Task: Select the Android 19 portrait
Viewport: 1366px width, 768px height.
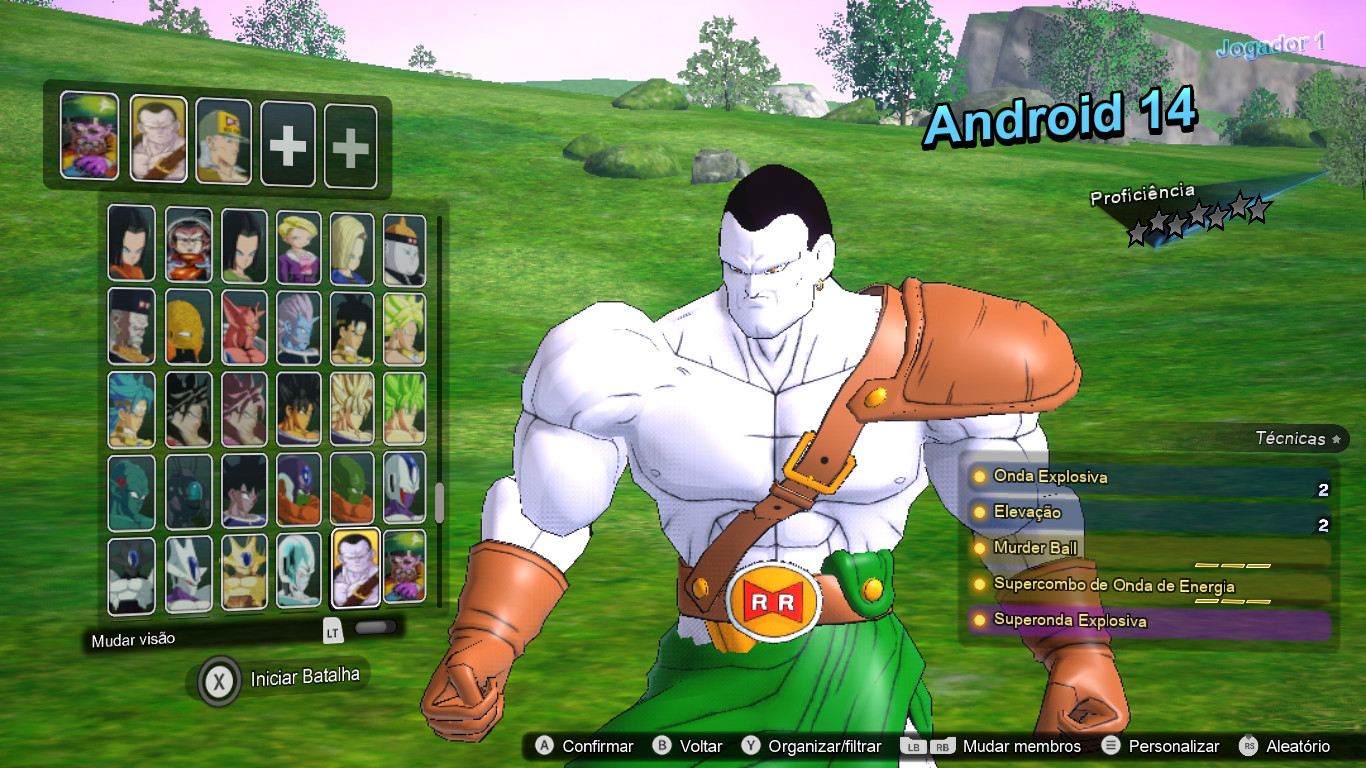Action: (406, 243)
